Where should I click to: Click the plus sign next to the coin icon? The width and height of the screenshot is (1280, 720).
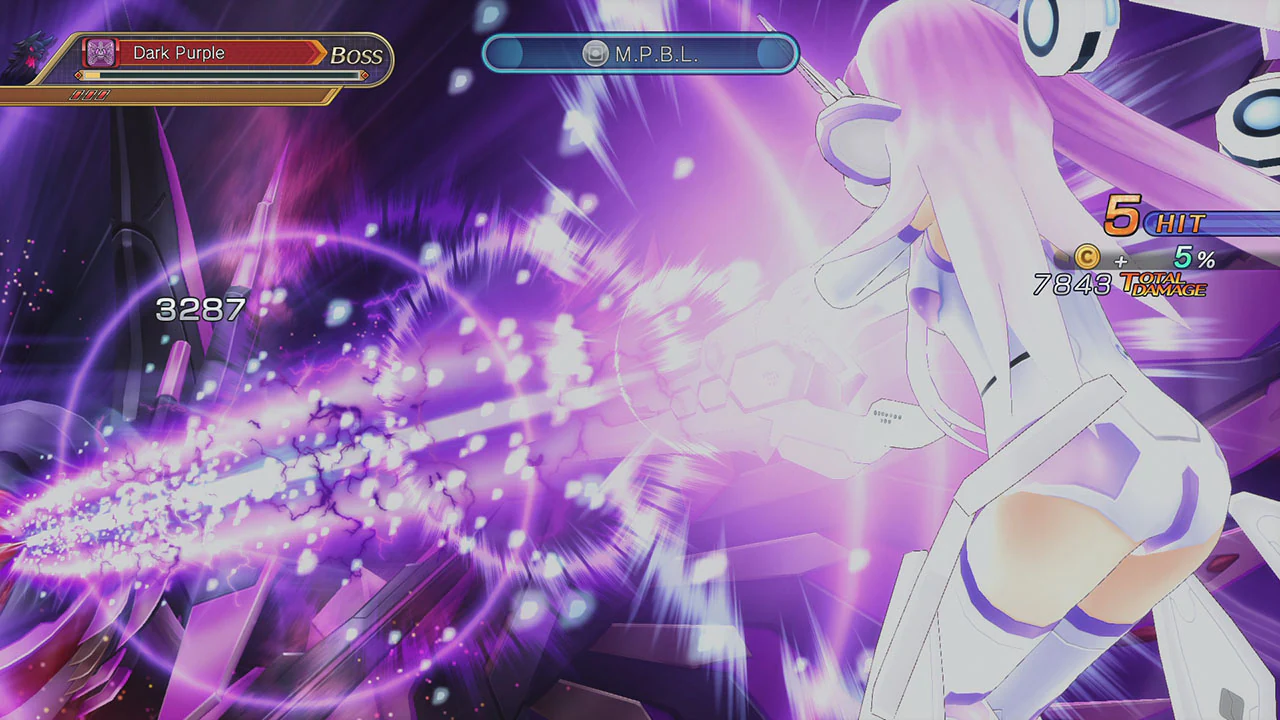1121,261
